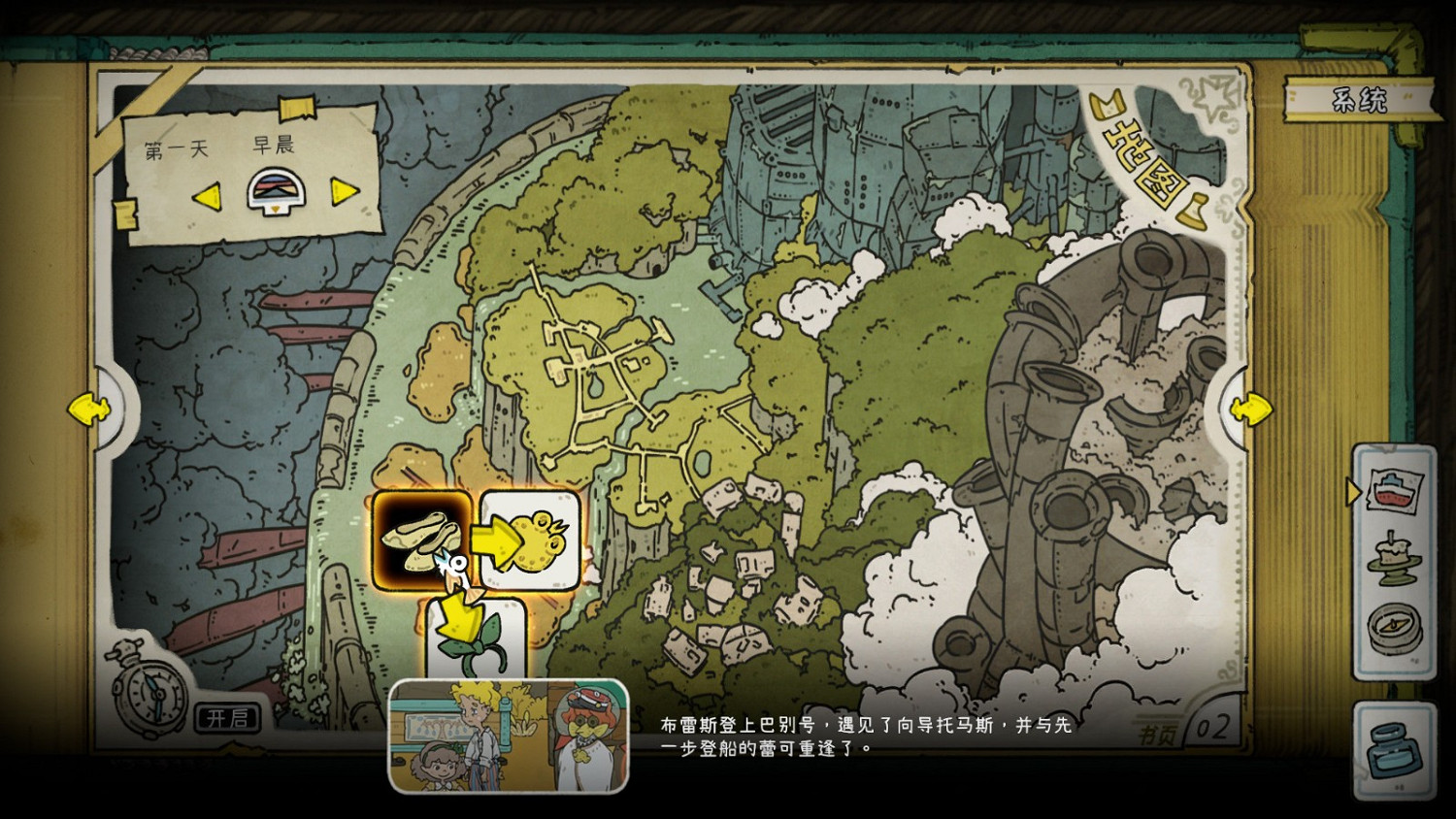Expand the previous page arrow on left edge
The image size is (1456, 819).
coord(87,408)
